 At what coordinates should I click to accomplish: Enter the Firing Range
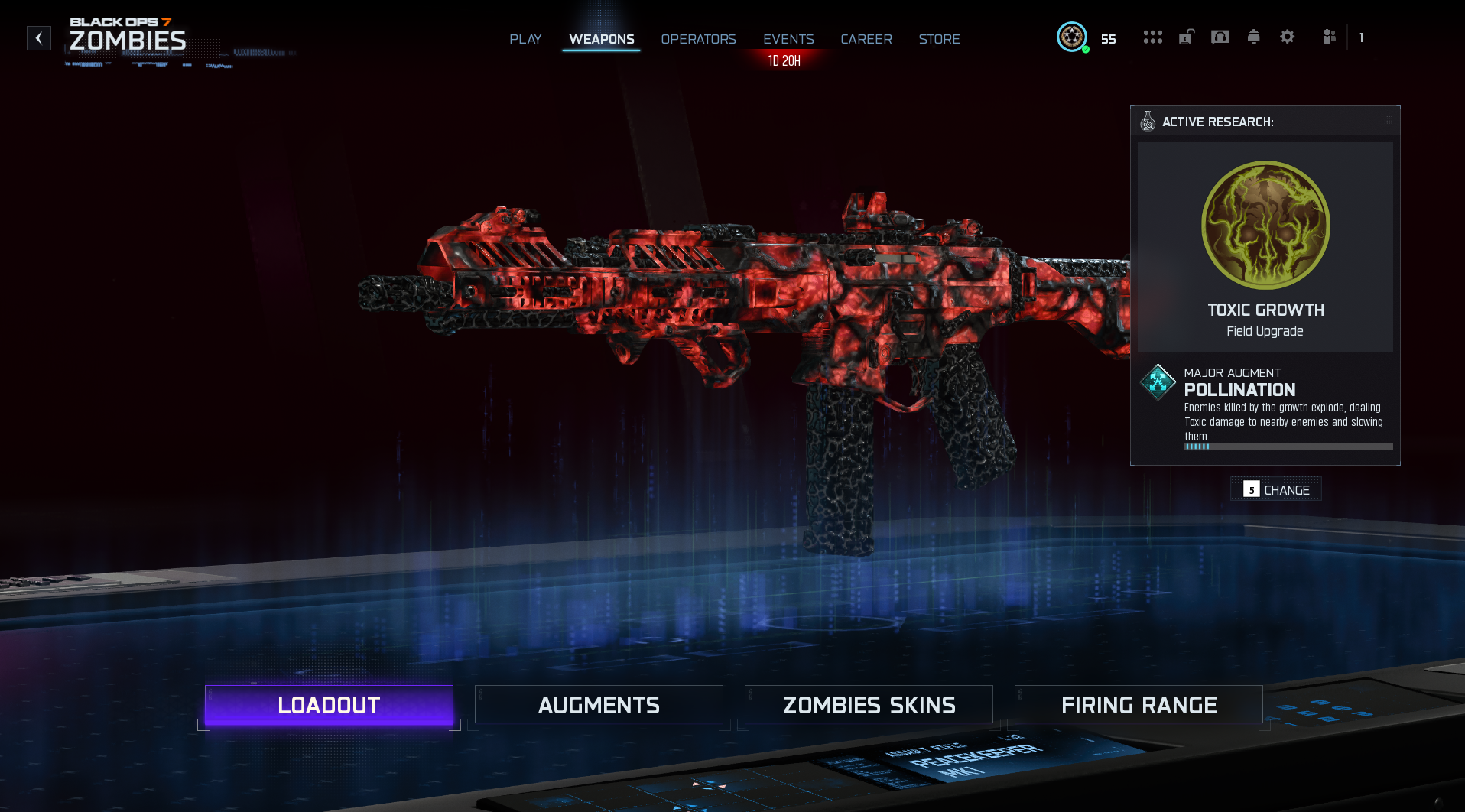tap(1139, 704)
